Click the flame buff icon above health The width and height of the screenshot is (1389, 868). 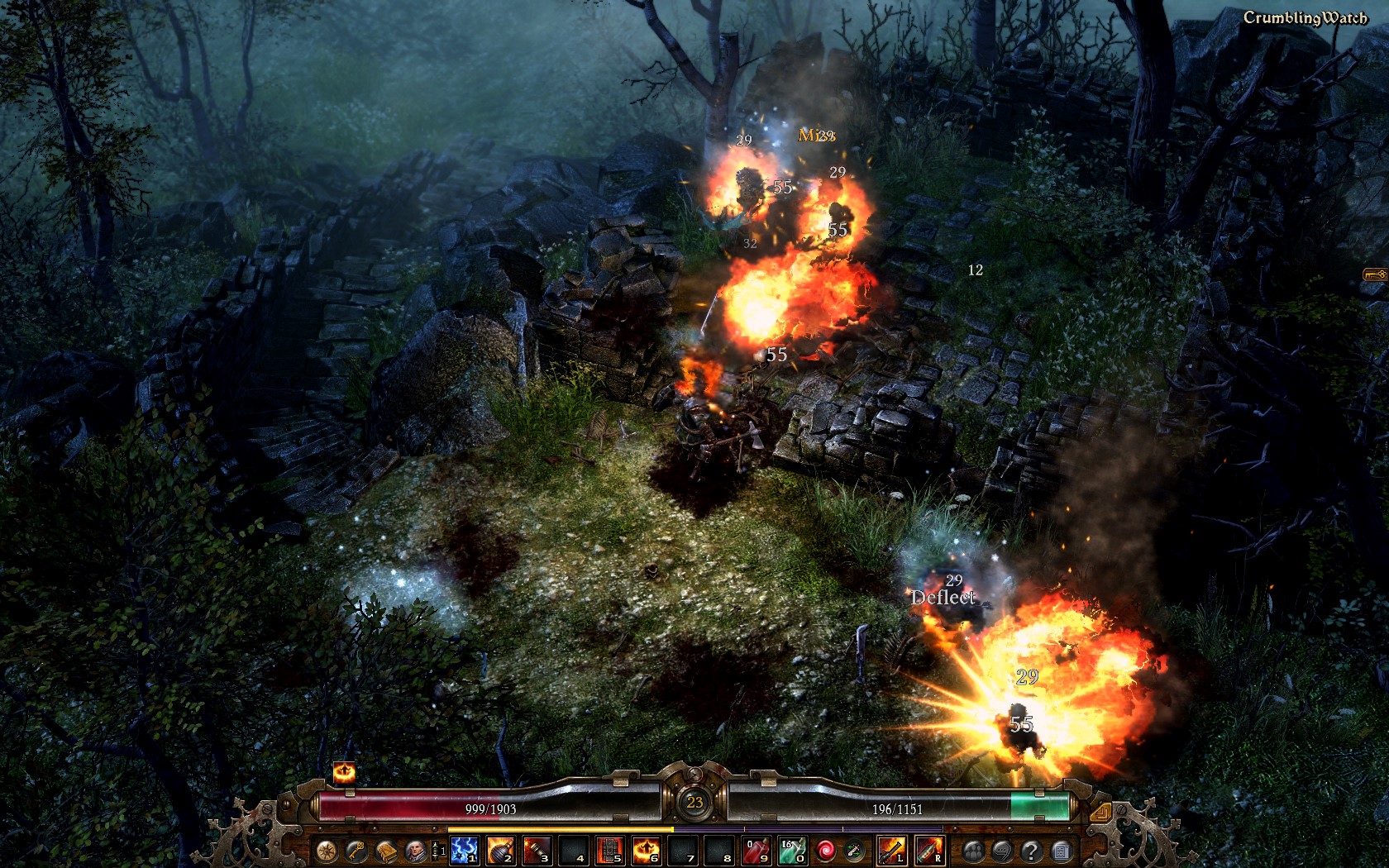(x=344, y=773)
